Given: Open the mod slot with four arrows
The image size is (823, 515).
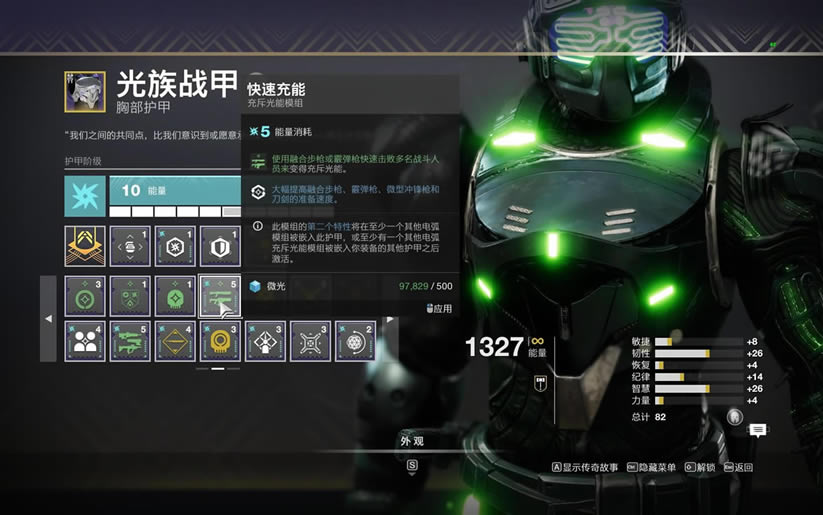Looking at the screenshot, I should pos(130,246).
